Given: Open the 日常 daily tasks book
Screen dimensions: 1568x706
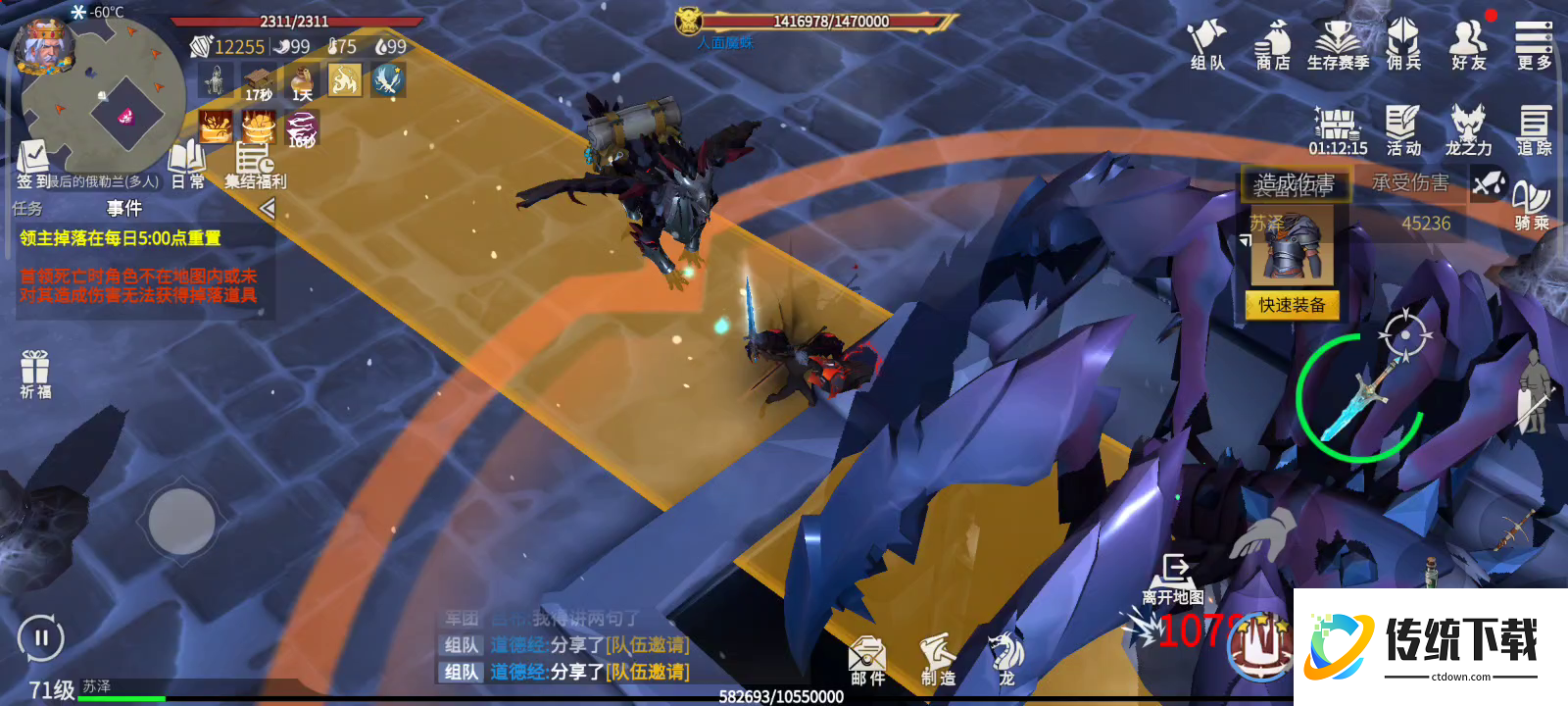Looking at the screenshot, I should click(187, 165).
